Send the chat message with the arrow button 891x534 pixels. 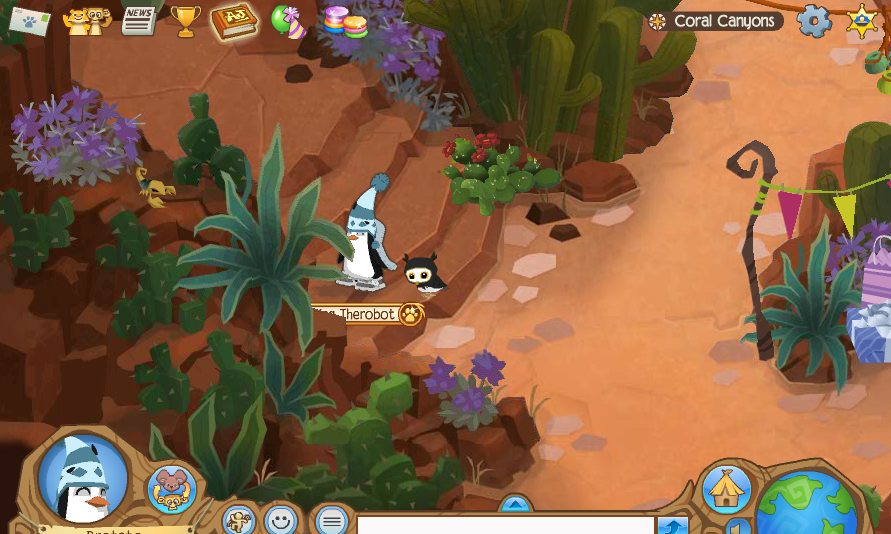(673, 526)
